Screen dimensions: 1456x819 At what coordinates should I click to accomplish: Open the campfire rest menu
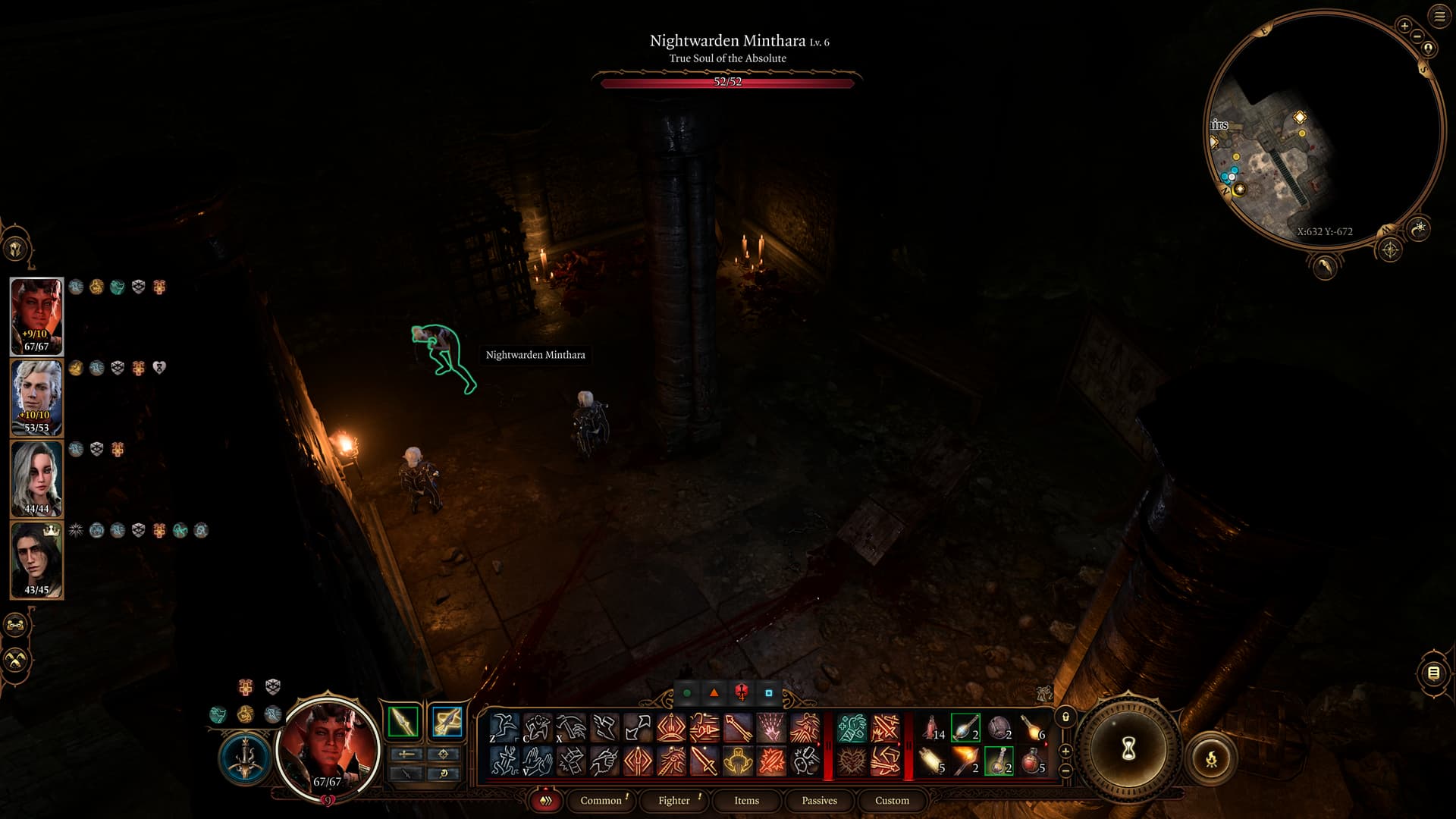(x=1211, y=758)
